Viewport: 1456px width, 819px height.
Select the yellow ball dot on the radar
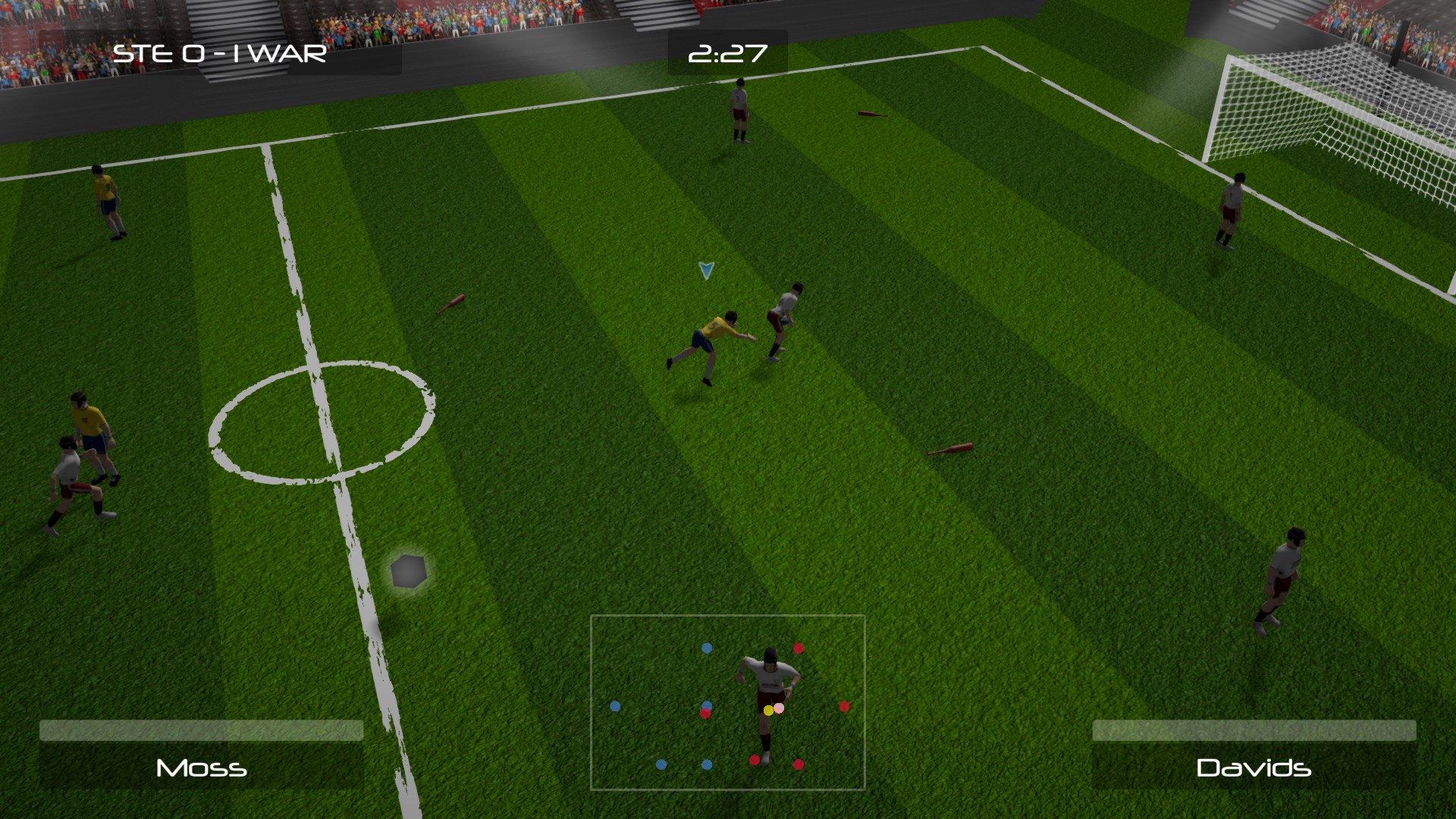click(767, 708)
